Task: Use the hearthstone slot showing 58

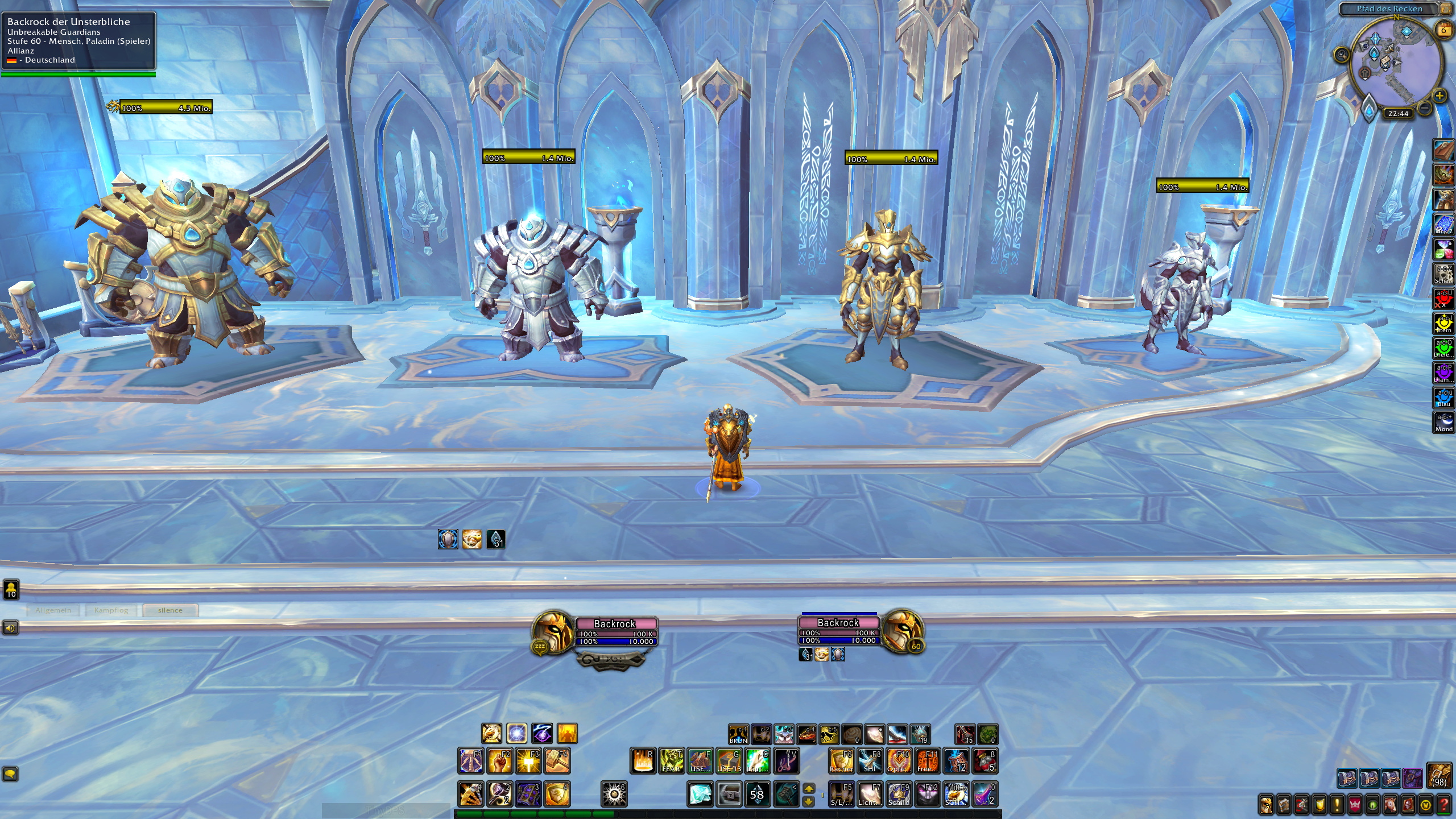Action: (757, 794)
